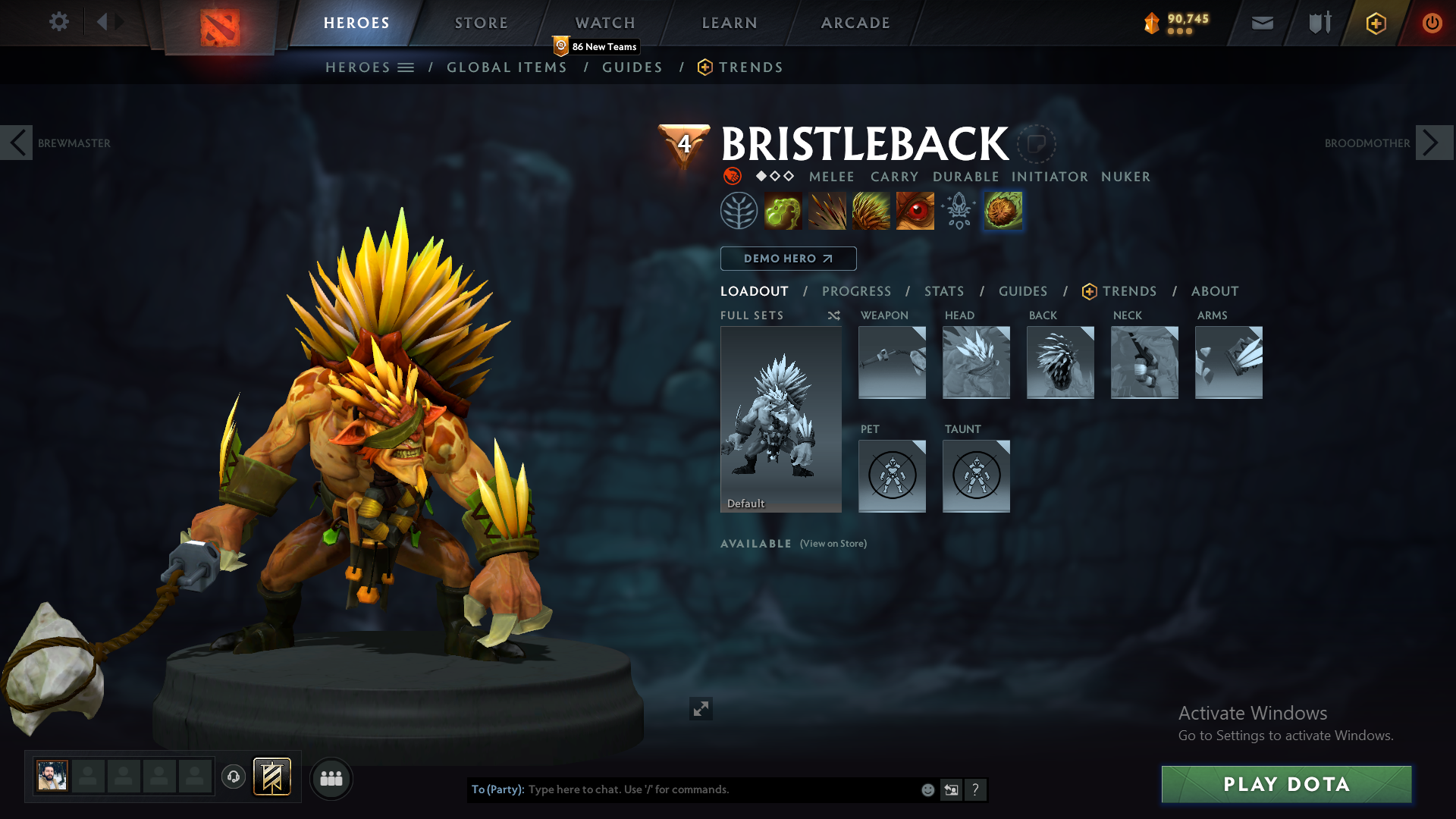Click the DEMO HERO button
Viewport: 1456px width, 819px height.
pos(788,258)
